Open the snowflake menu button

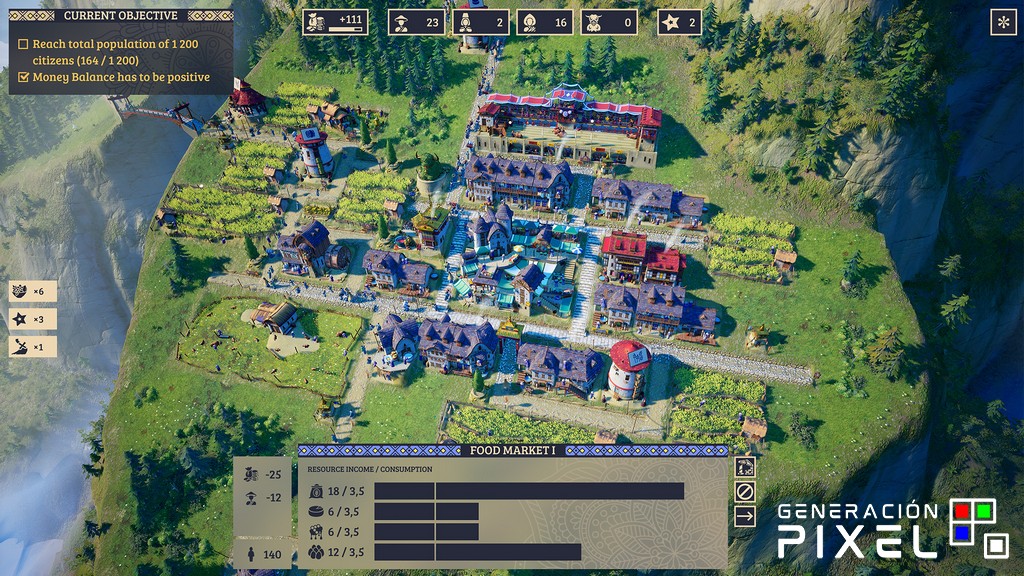[x=1001, y=22]
